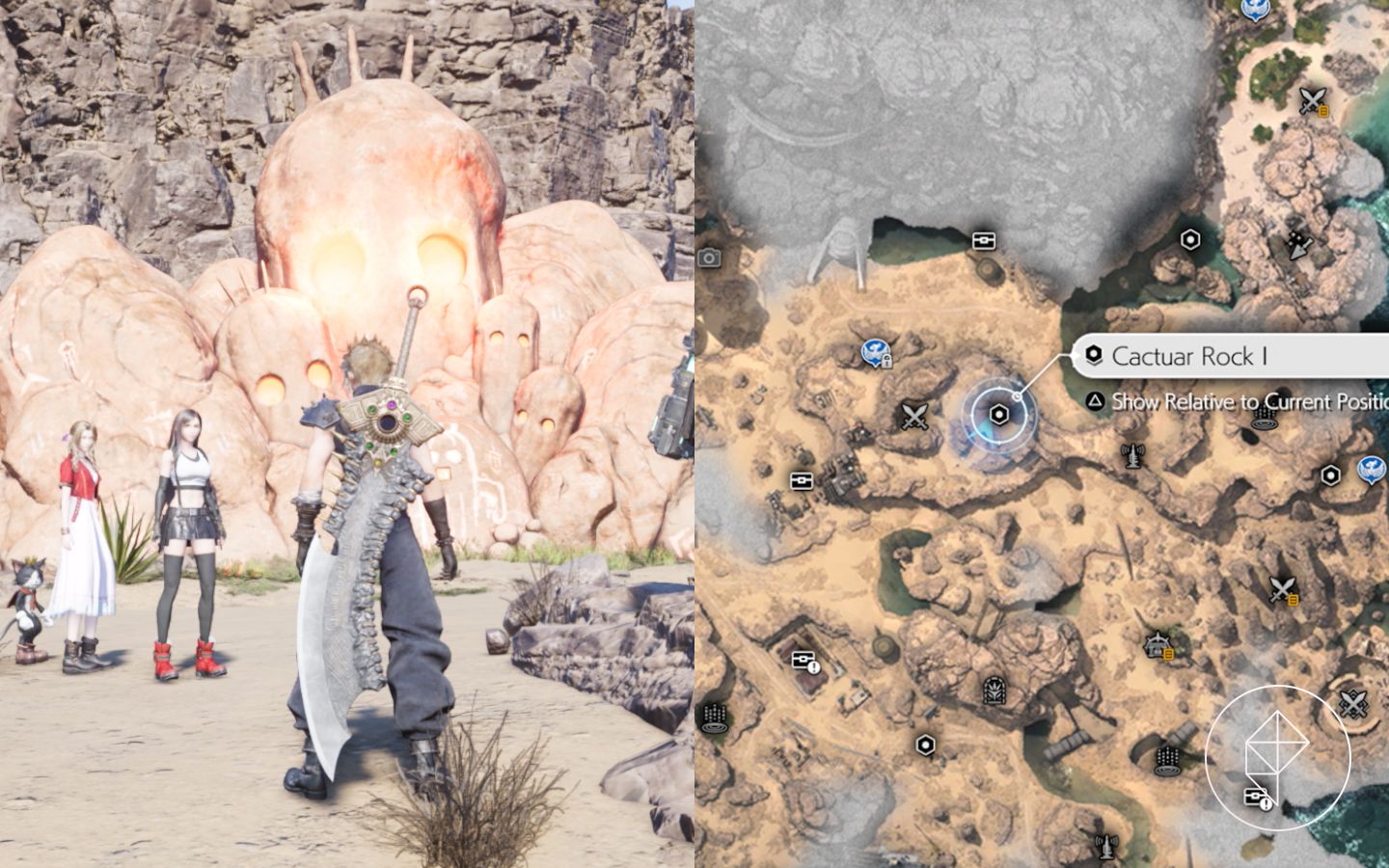Image resolution: width=1389 pixels, height=868 pixels.
Task: Select the camera photo spot icon
Action: click(x=707, y=258)
